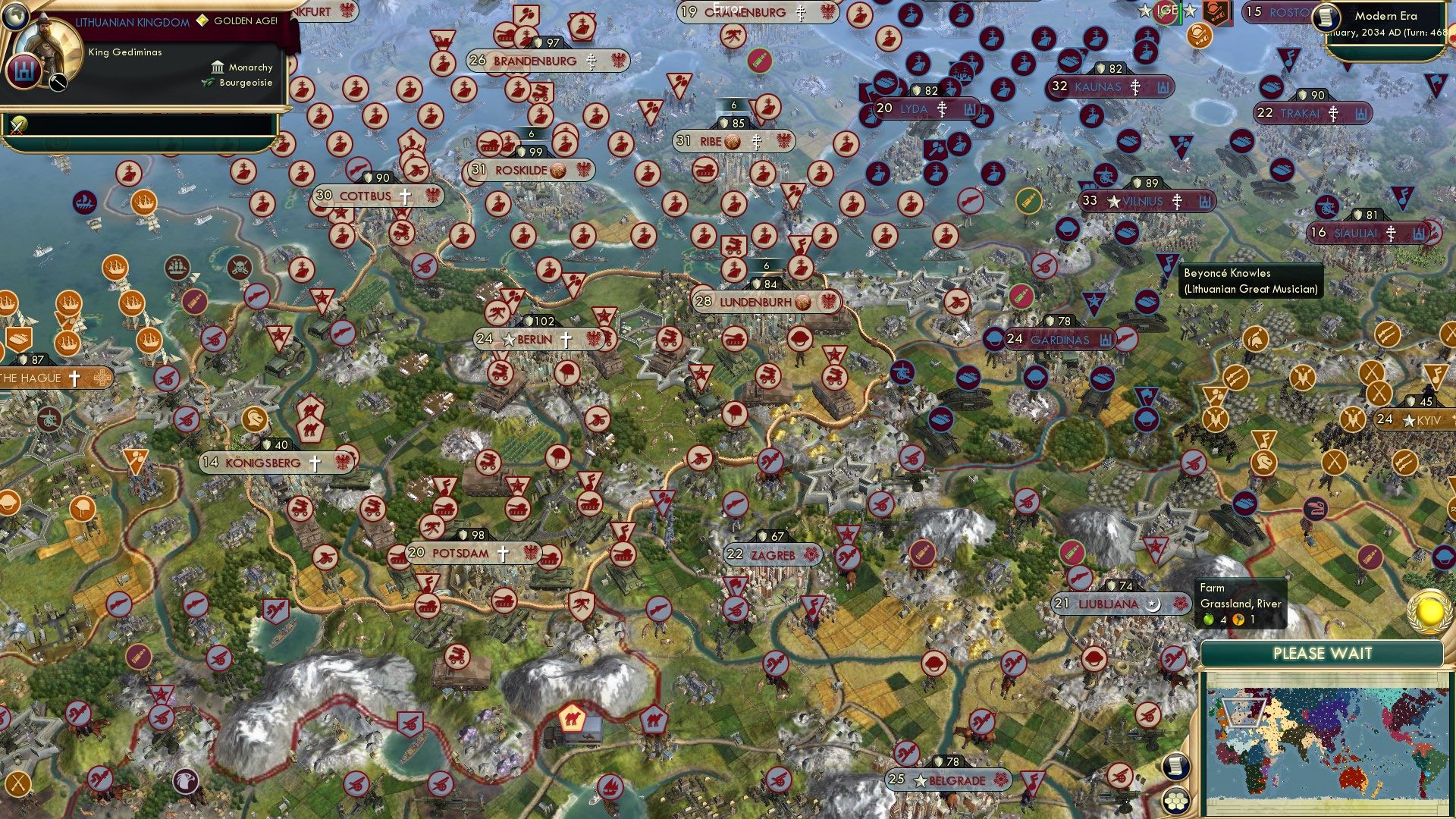1456x819 pixels.
Task: Click the Bourgeoisie policy leaf icon
Action: click(208, 83)
